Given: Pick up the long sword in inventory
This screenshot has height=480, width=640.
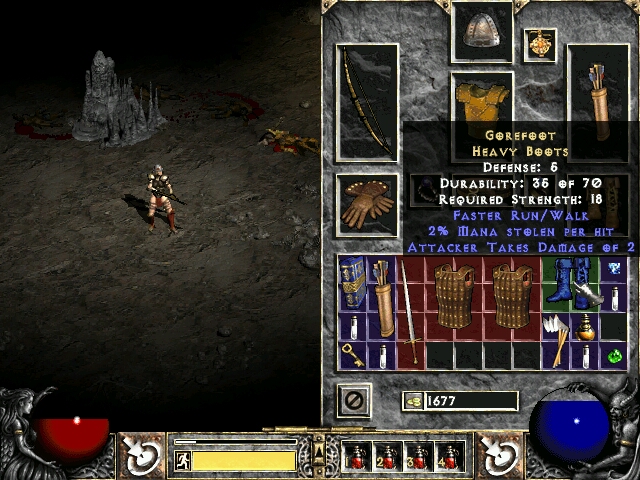Looking at the screenshot, I should pyautogui.click(x=408, y=310).
